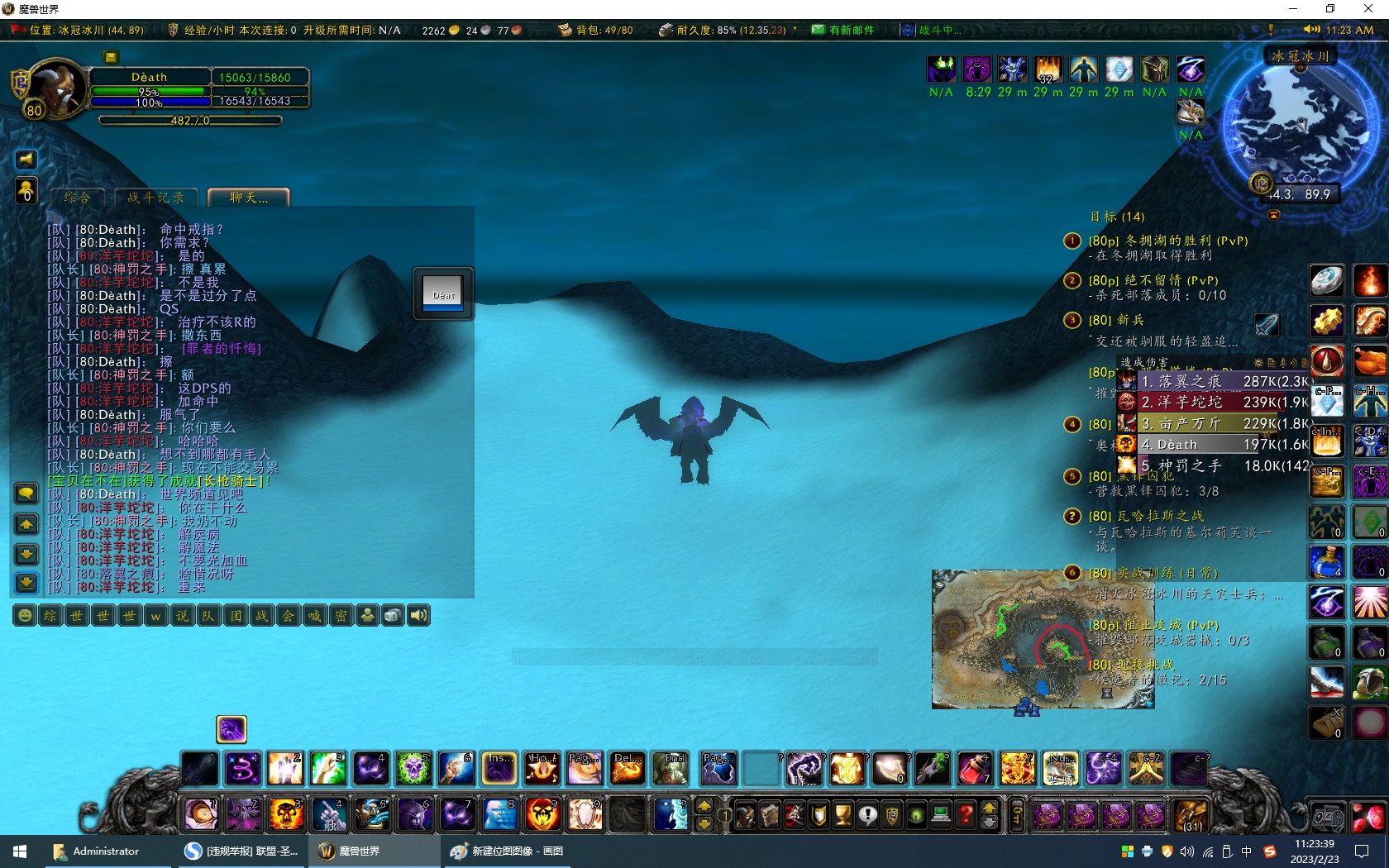Switch to the 聊天 chat tab
The width and height of the screenshot is (1389, 868).
tap(249, 198)
